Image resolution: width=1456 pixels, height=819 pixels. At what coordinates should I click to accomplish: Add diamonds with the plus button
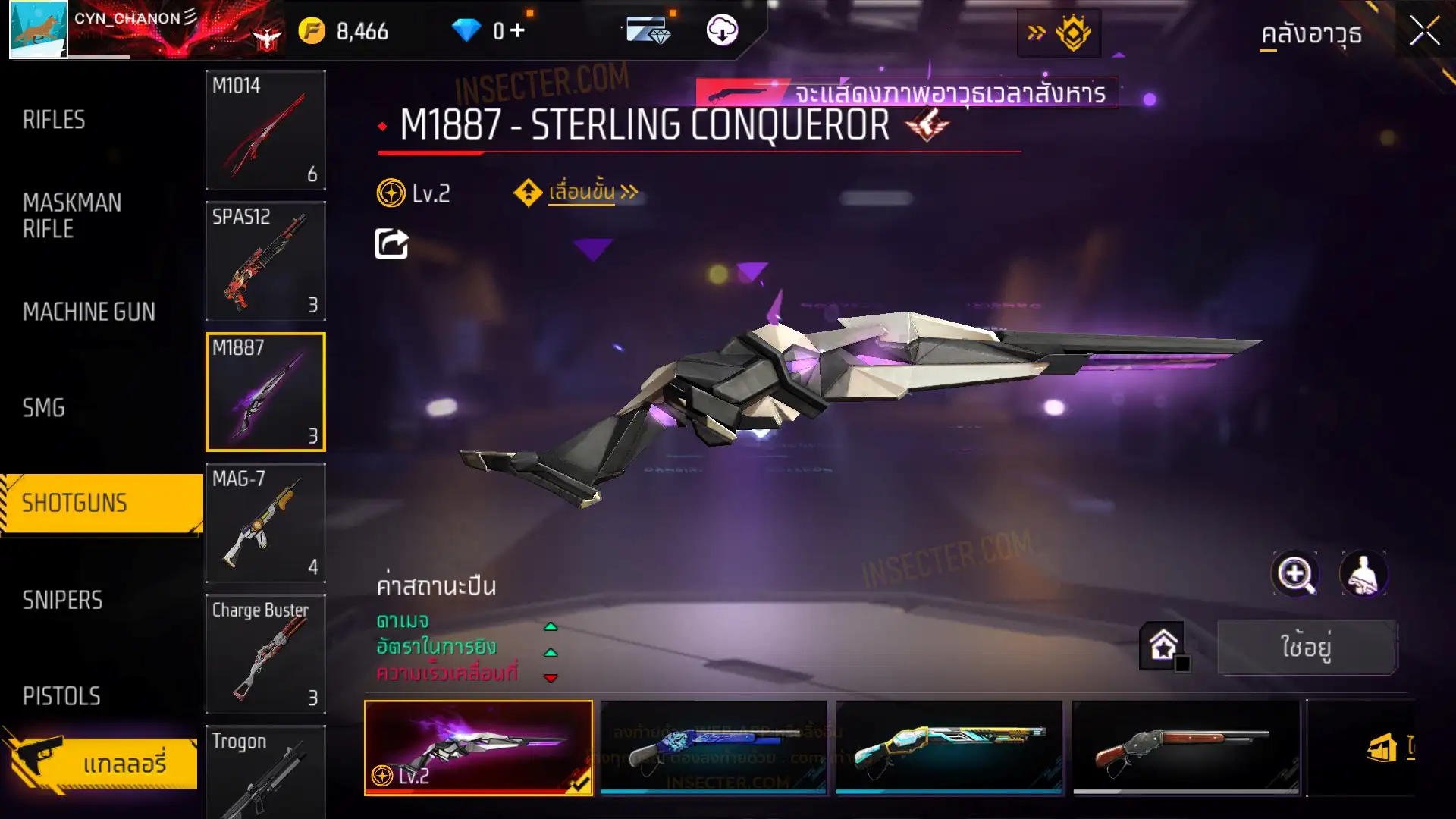[x=517, y=30]
